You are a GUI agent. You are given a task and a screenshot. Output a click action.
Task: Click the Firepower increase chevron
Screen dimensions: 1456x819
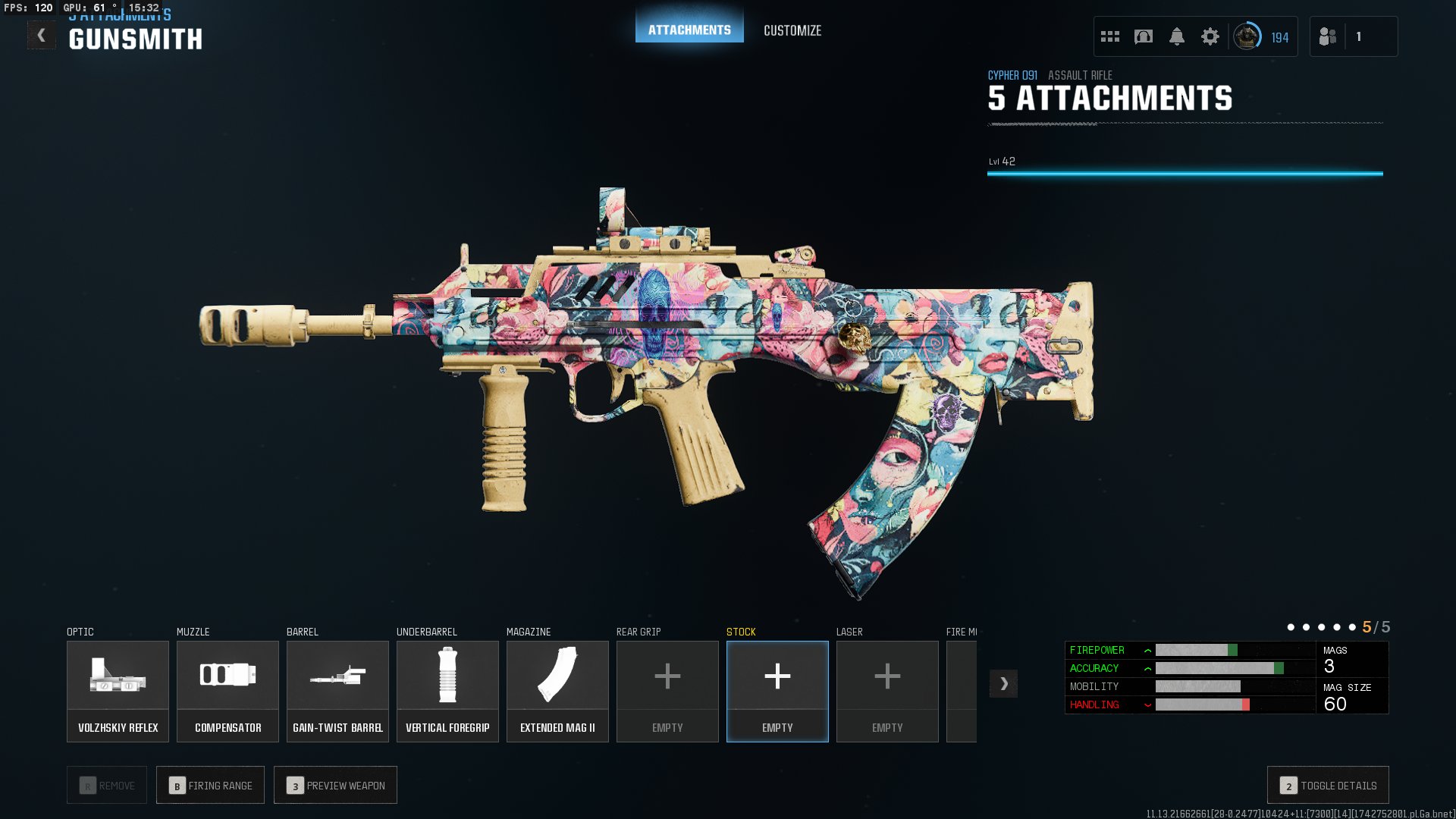(x=1147, y=650)
